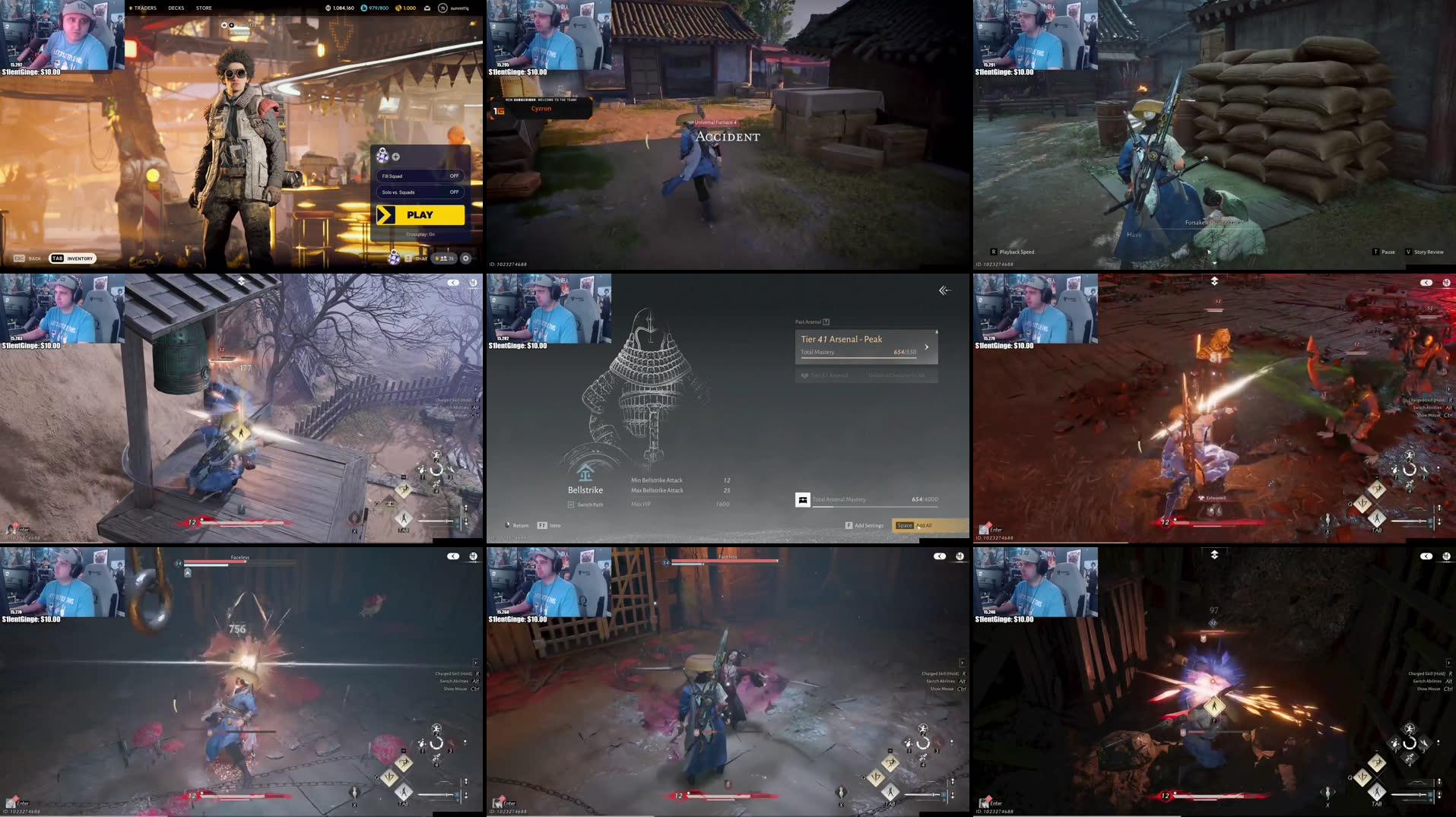Click Add All in the arsenal screen
Image resolution: width=1456 pixels, height=817 pixels.
(924, 525)
